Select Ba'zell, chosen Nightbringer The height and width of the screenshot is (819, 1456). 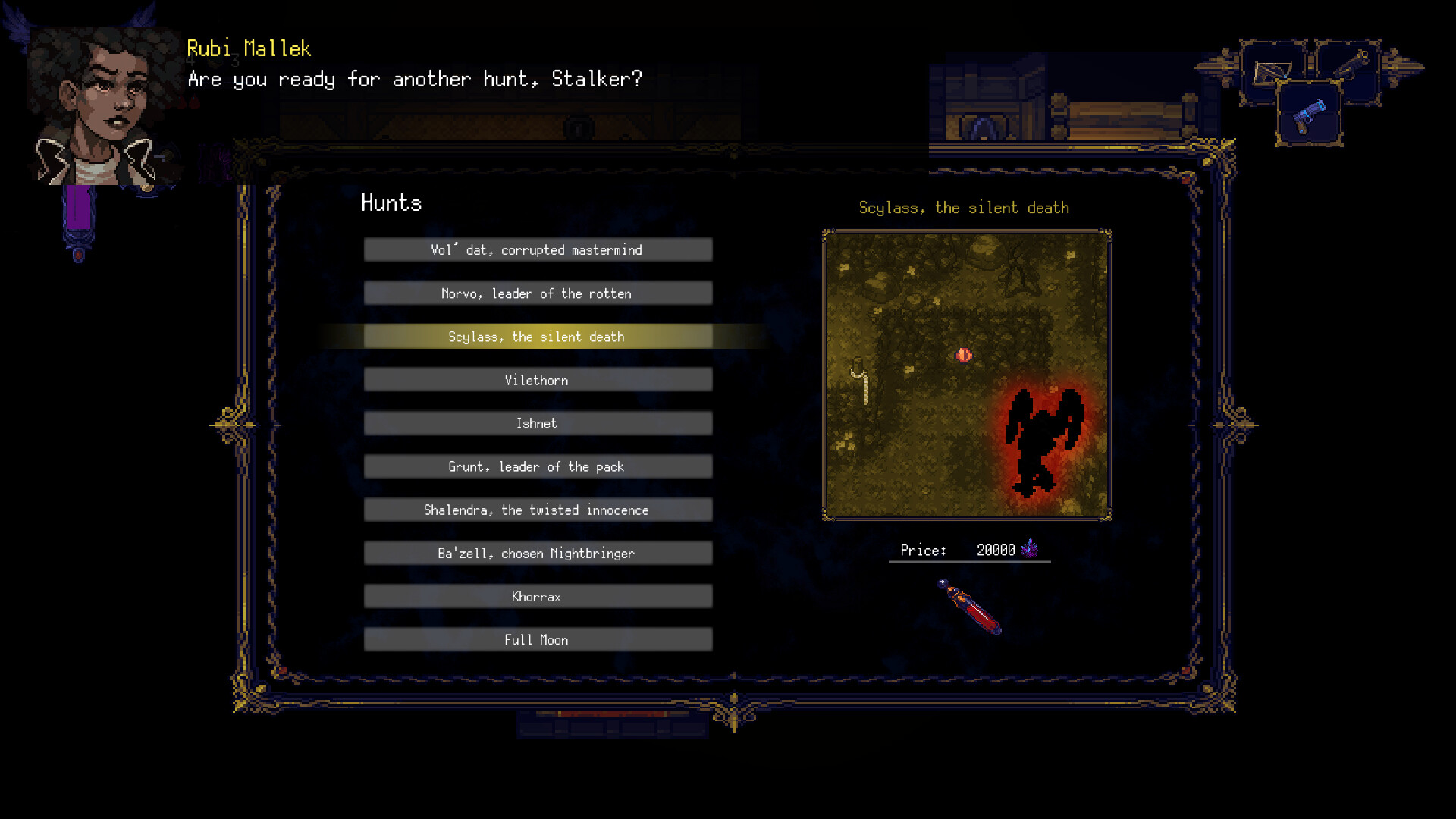(x=538, y=553)
